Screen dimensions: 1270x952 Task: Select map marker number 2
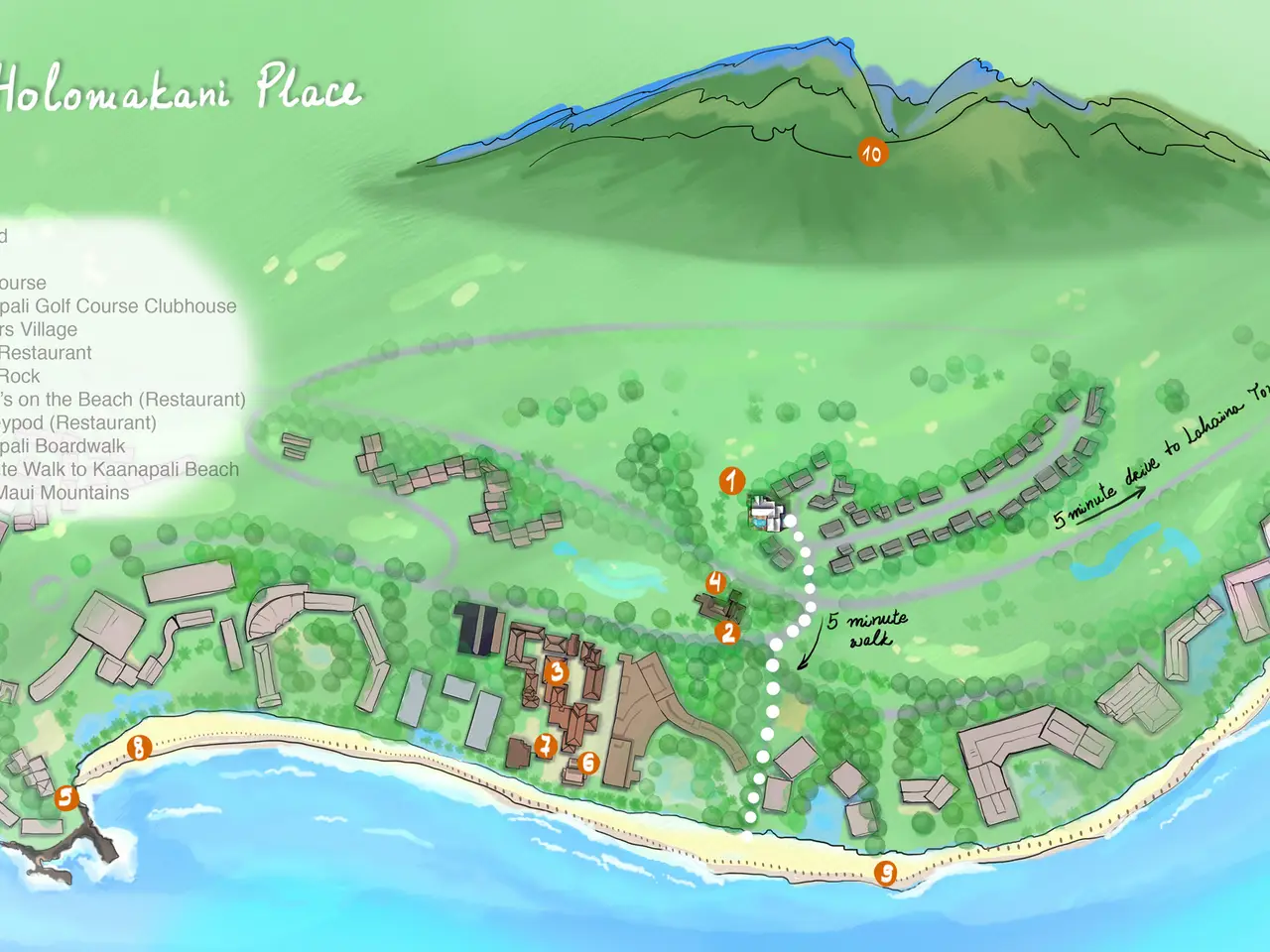729,632
